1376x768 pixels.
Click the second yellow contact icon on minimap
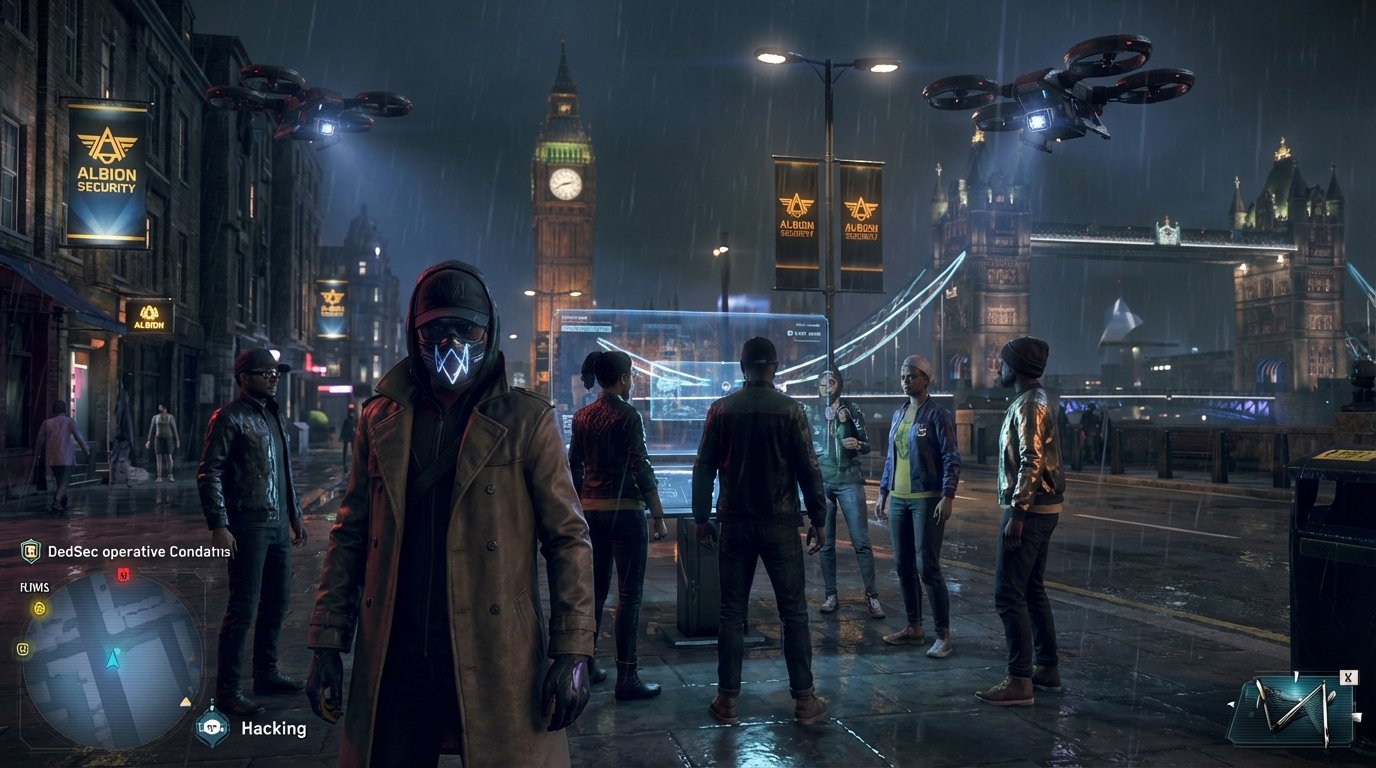[x=23, y=648]
